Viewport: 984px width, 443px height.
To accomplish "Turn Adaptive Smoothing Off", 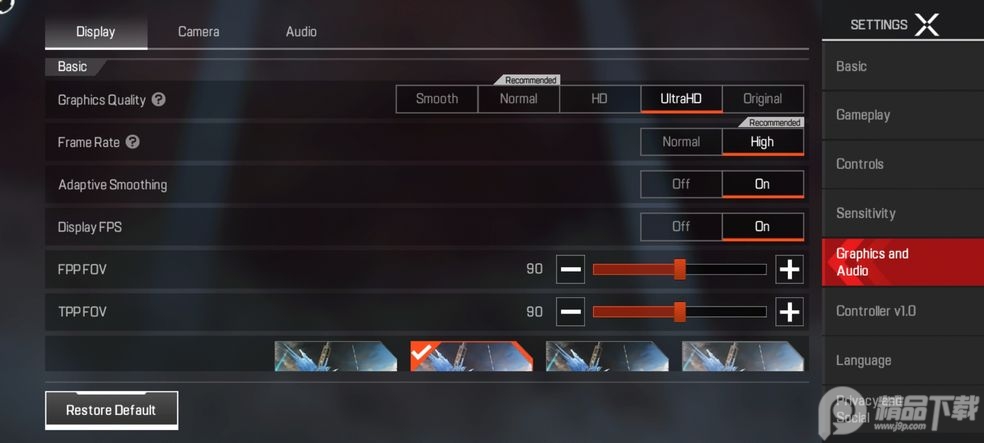I will [681, 184].
